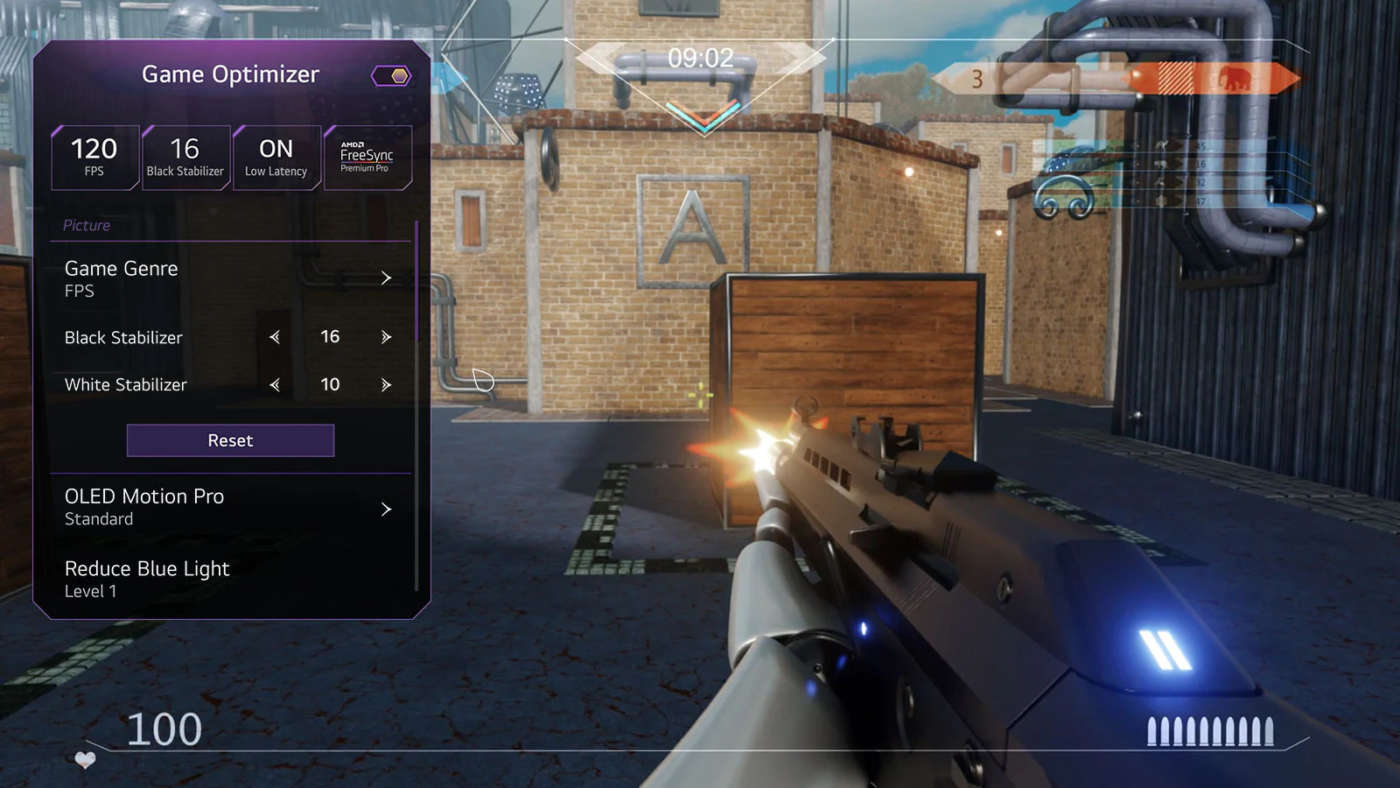Increase the Black Stabilizer value
This screenshot has width=1400, height=788.
click(x=386, y=338)
